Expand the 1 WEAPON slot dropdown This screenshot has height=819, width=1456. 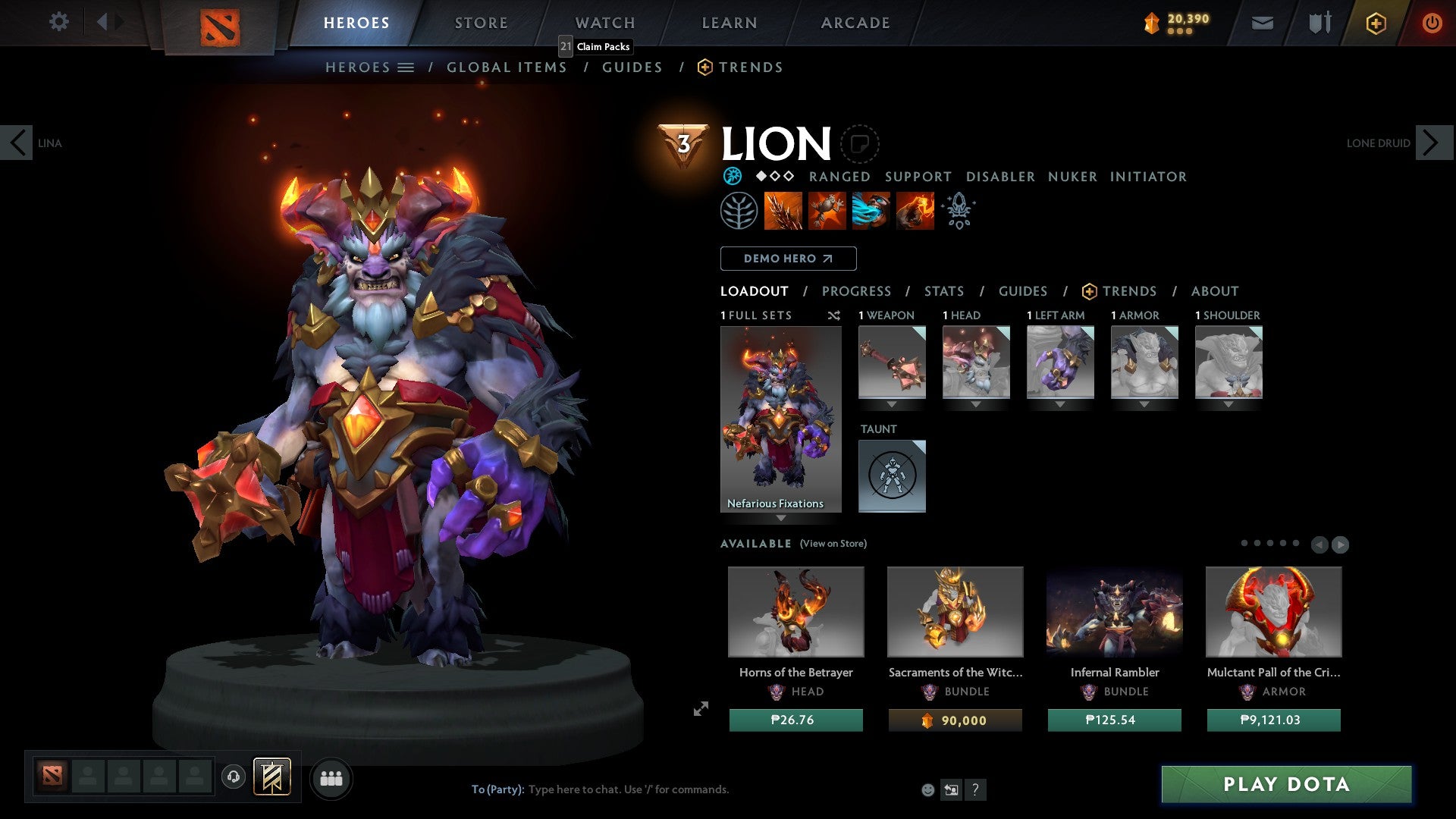pos(892,403)
